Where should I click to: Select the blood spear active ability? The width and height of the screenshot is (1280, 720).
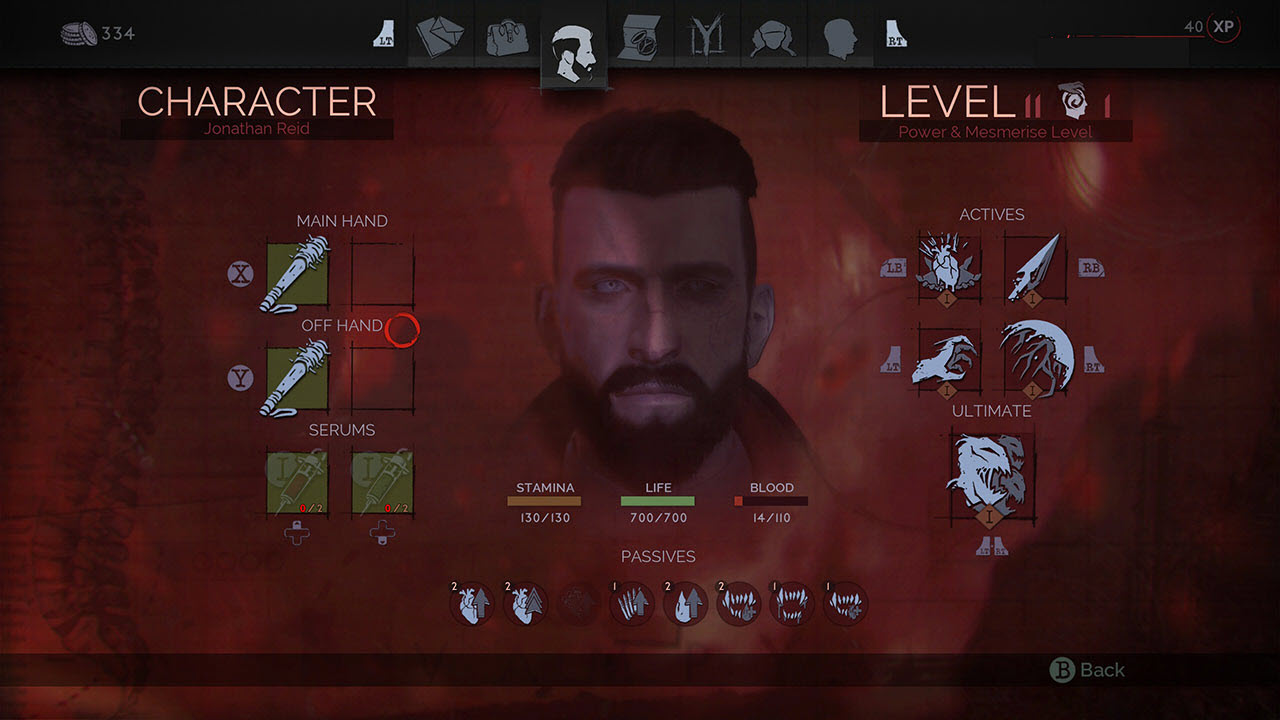[x=1035, y=266]
